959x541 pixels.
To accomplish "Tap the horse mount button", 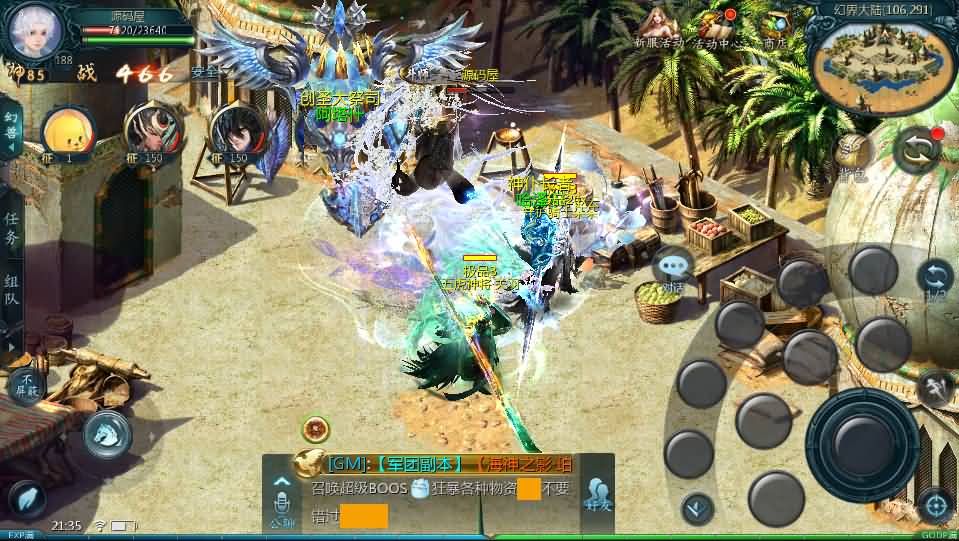I will pos(106,433).
